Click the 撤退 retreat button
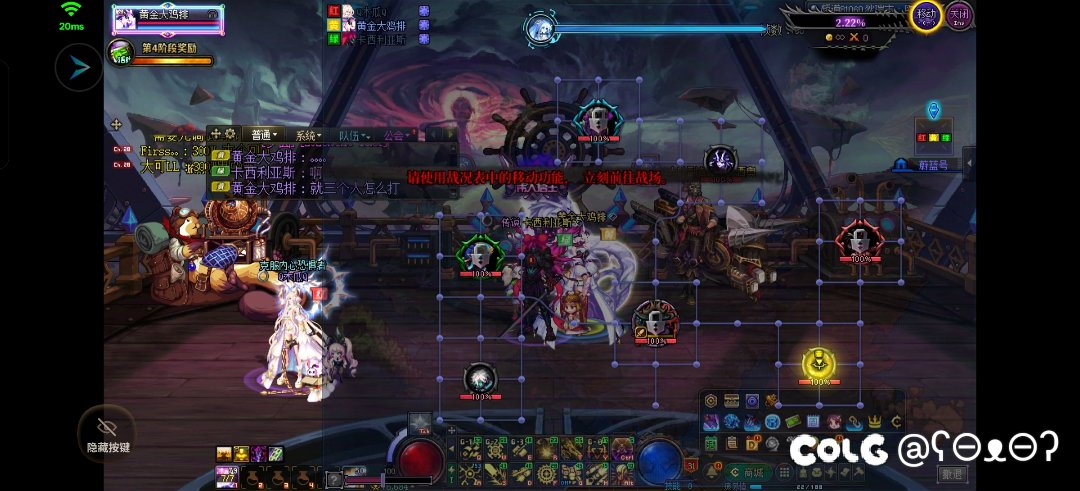The height and width of the screenshot is (491, 1080). [x=952, y=473]
